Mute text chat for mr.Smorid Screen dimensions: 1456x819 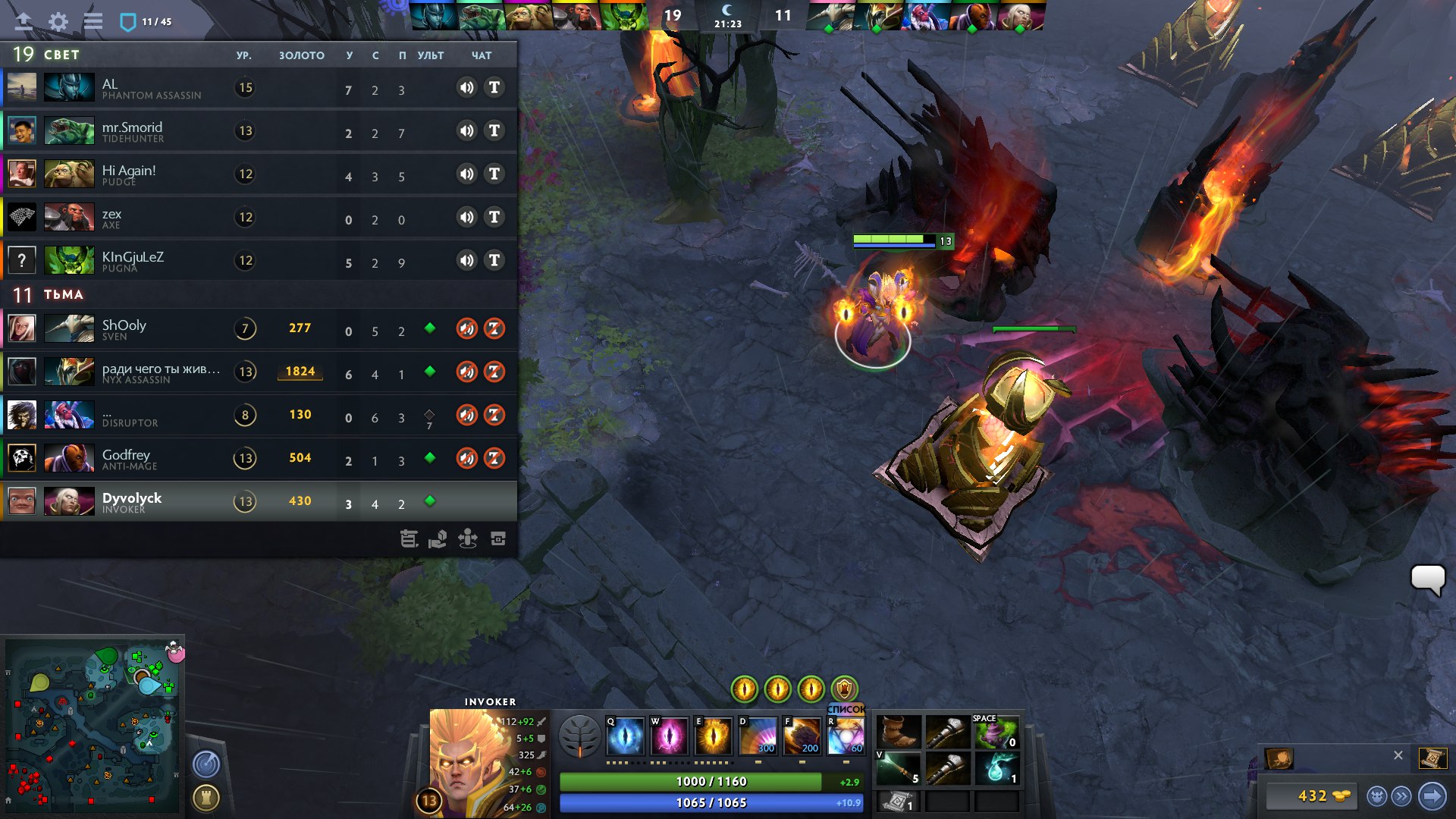(494, 130)
